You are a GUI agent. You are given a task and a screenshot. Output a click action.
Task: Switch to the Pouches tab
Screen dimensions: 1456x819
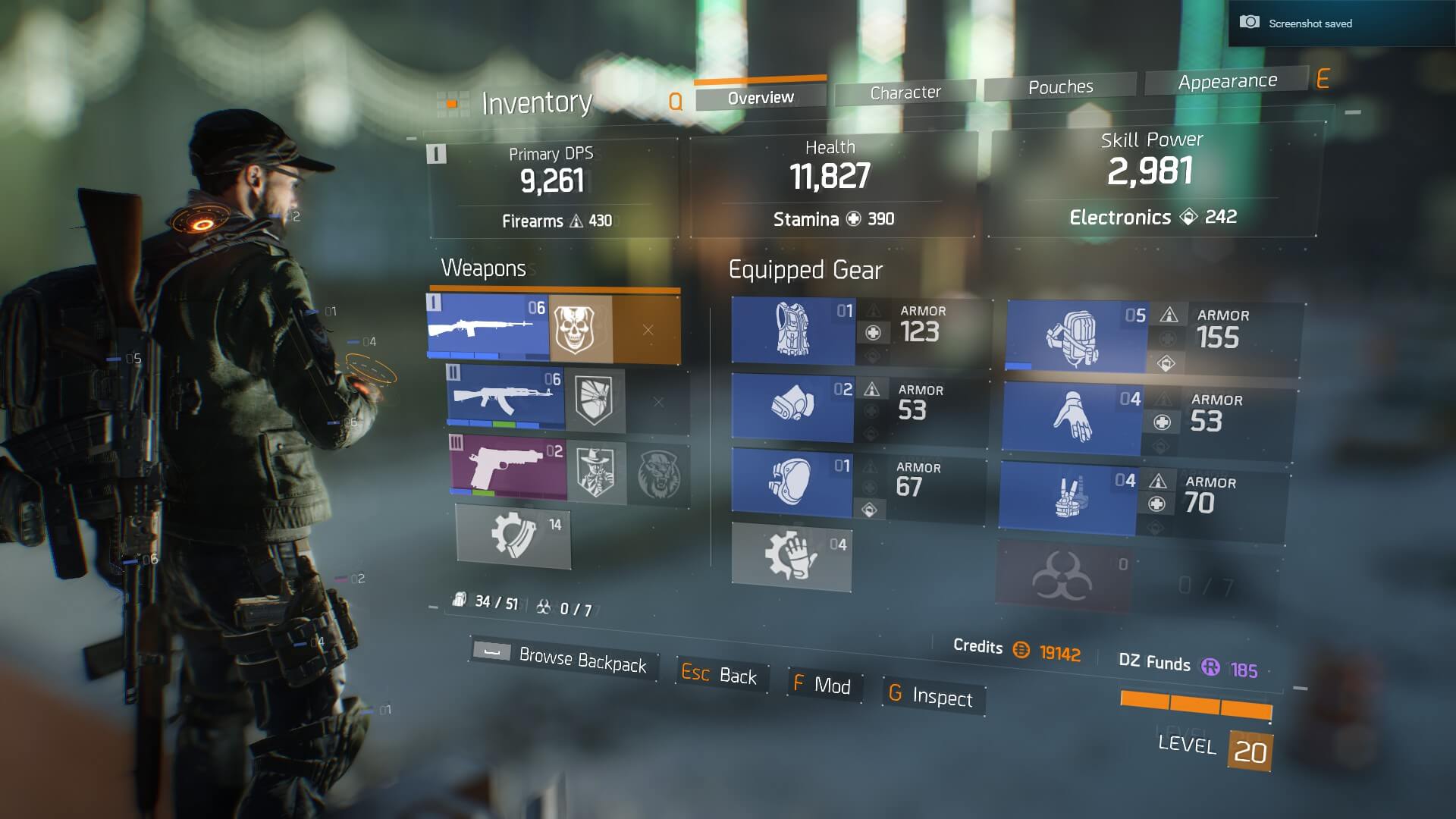[1060, 87]
